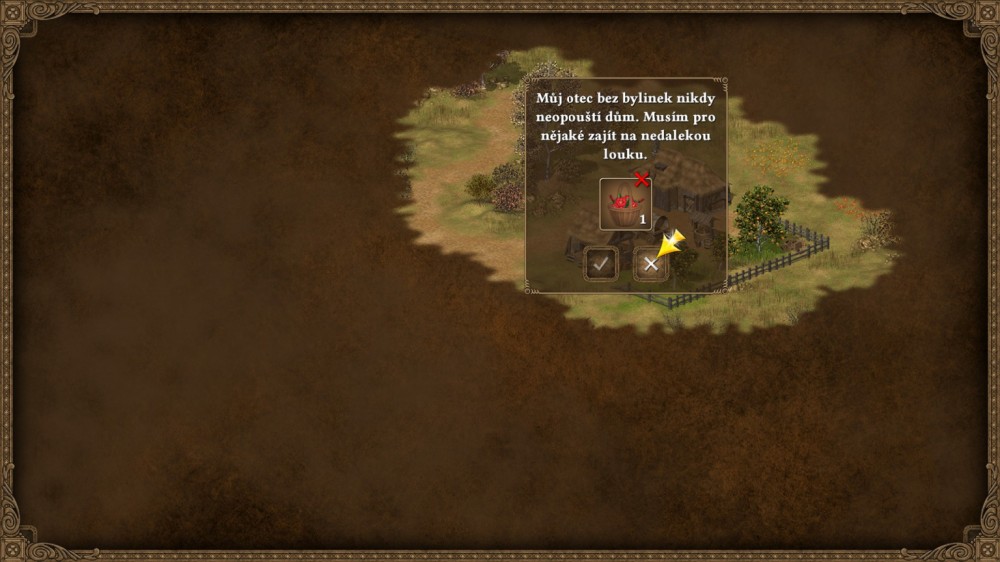
Task: Decline the dialog with the X button
Action: click(x=650, y=264)
